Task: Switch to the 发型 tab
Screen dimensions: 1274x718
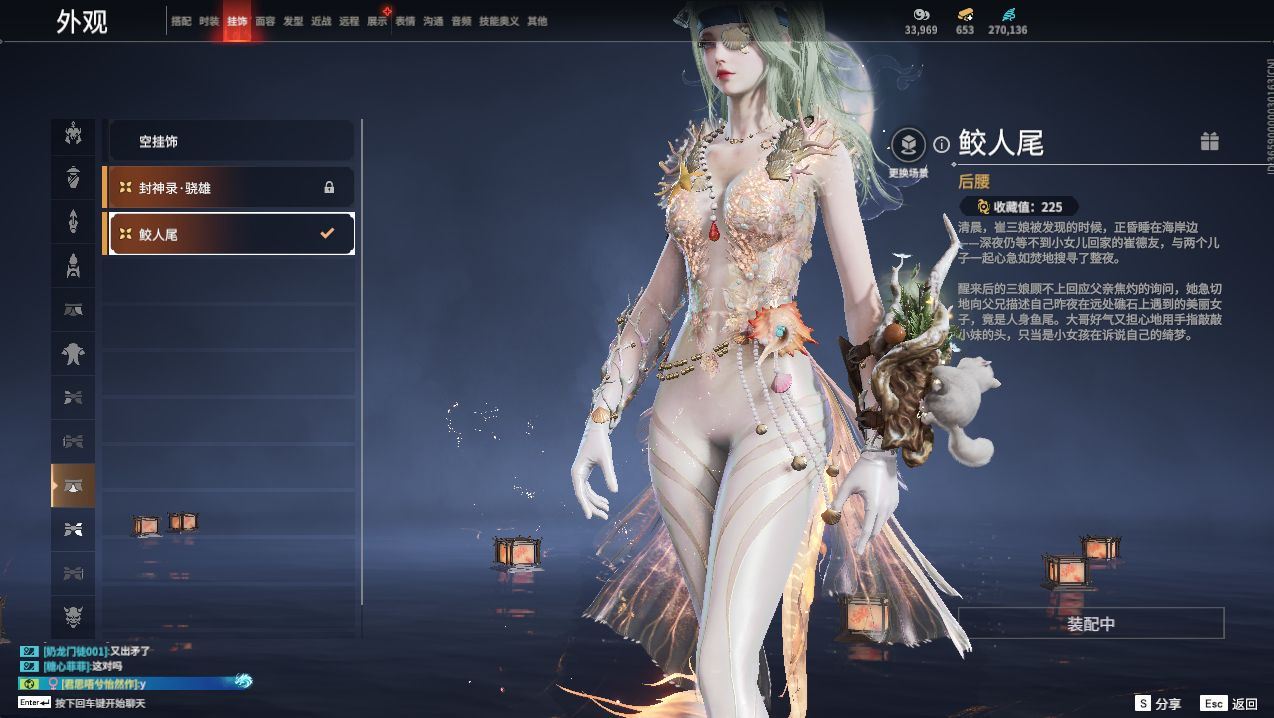Action: coord(293,21)
